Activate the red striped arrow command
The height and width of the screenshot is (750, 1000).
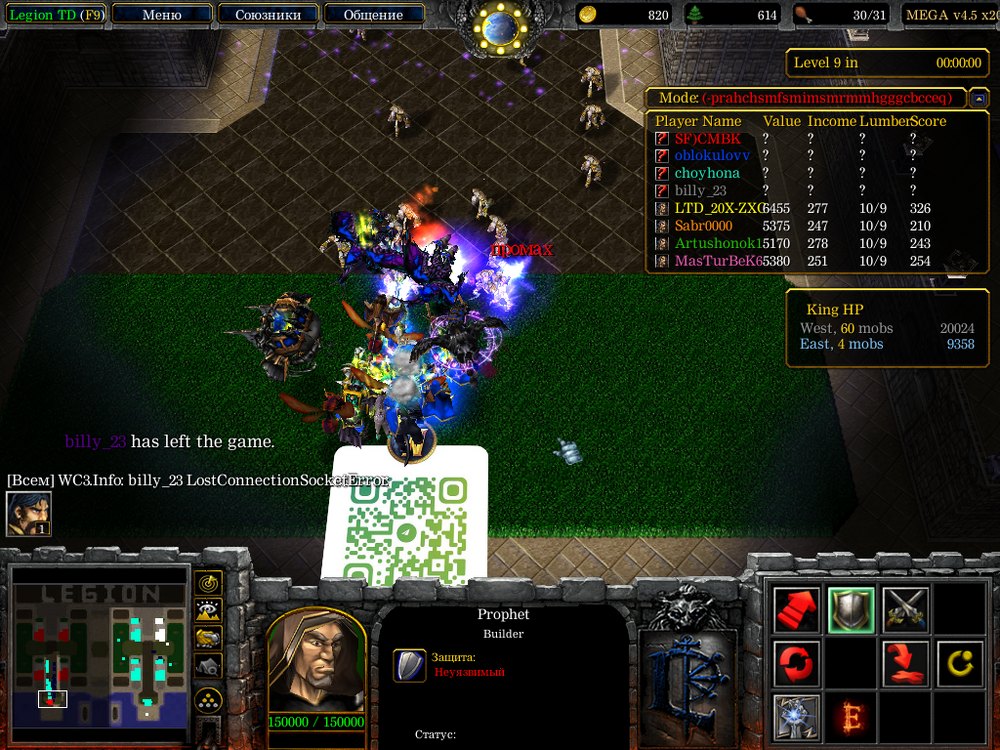tap(797, 610)
